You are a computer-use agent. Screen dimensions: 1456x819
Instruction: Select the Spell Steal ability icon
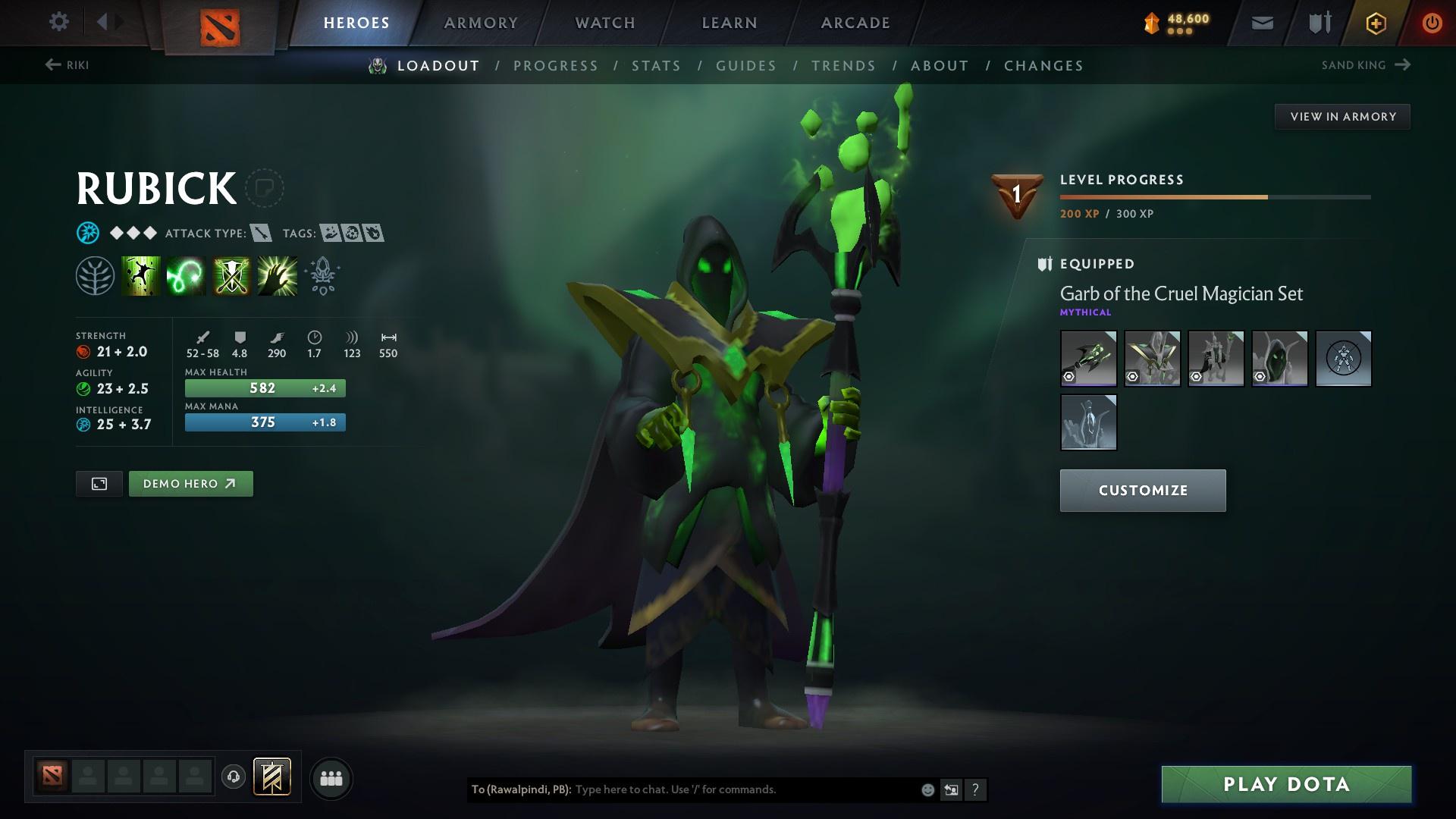(276, 275)
